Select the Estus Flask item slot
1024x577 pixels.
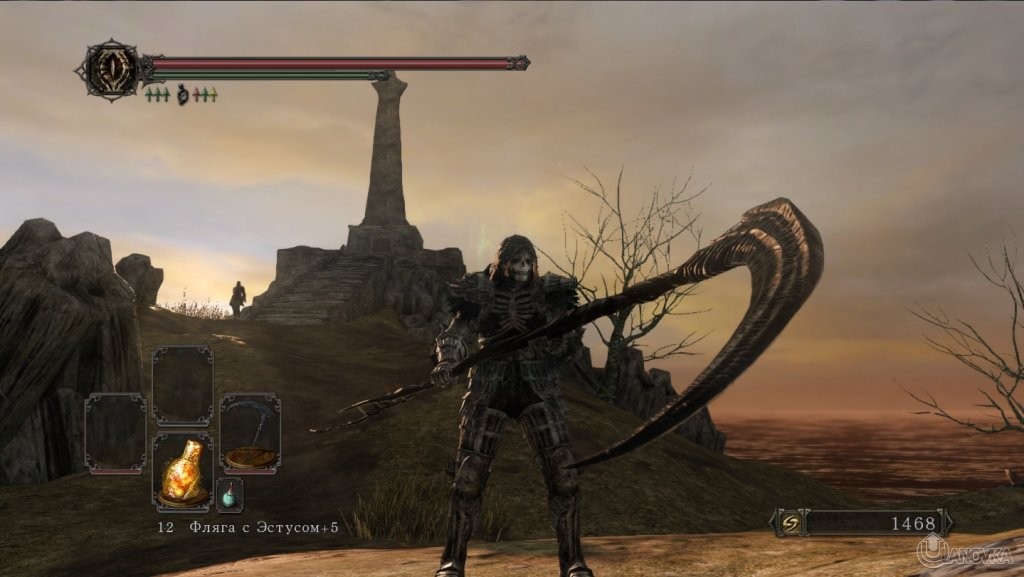tap(182, 469)
